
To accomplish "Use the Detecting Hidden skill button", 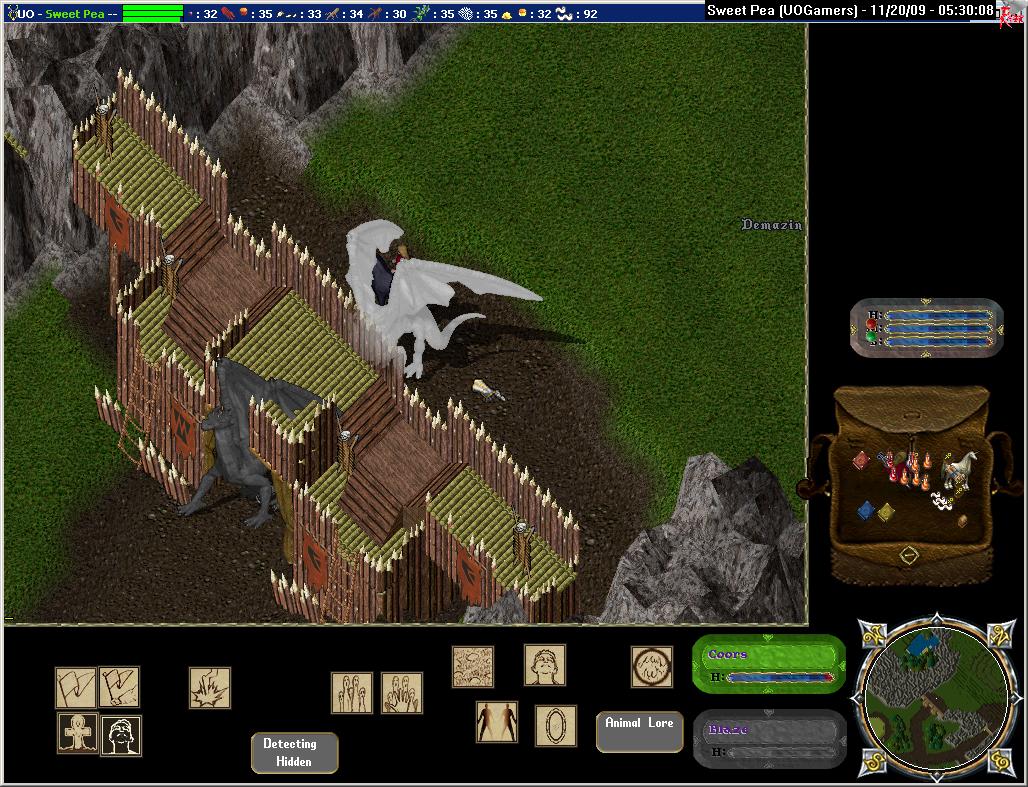I will click(x=294, y=753).
